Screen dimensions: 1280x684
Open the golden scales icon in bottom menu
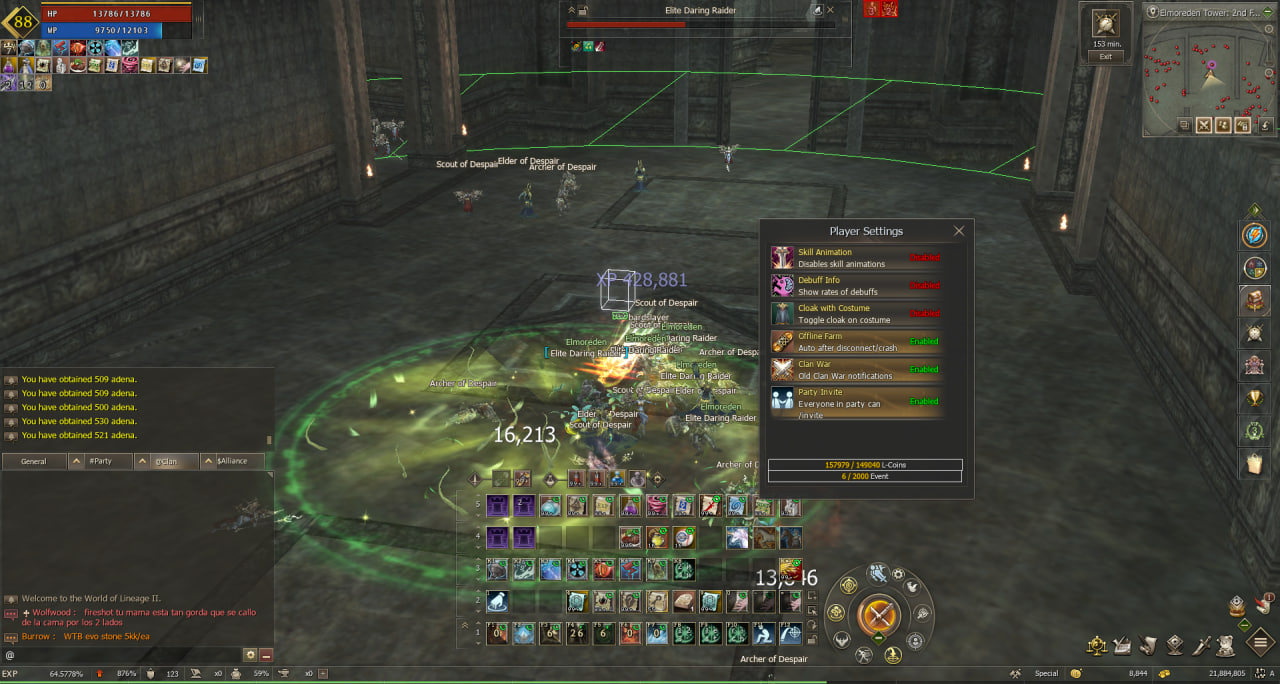pyautogui.click(x=1097, y=645)
